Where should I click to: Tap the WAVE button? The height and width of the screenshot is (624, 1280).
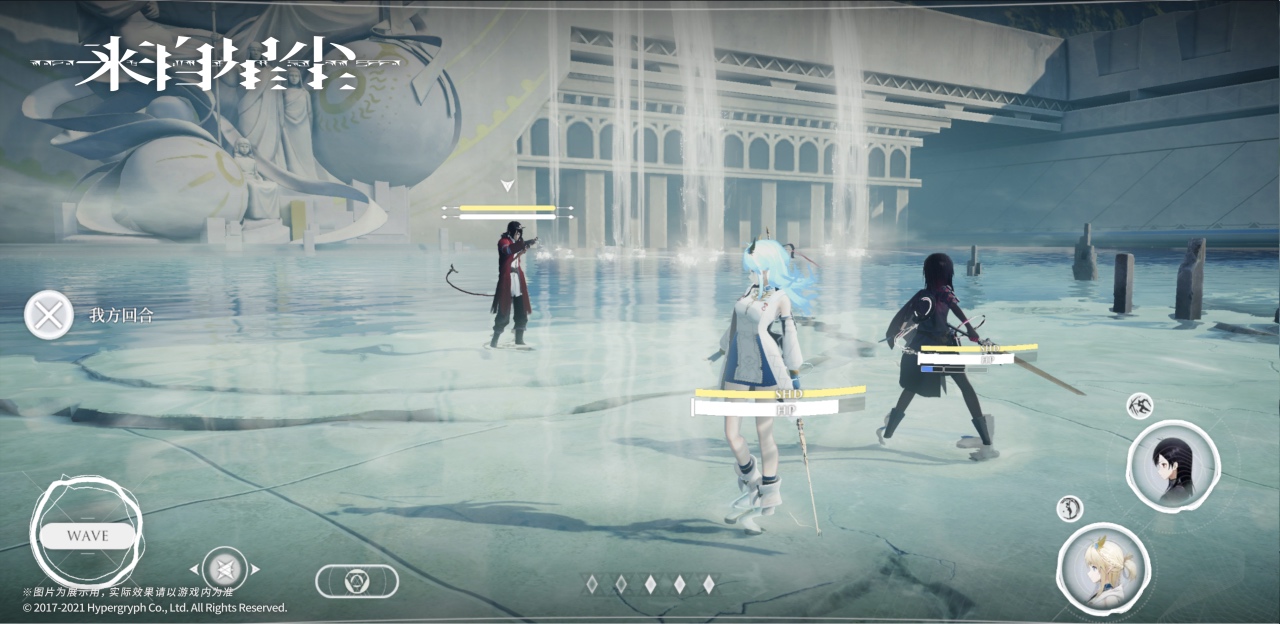click(87, 536)
